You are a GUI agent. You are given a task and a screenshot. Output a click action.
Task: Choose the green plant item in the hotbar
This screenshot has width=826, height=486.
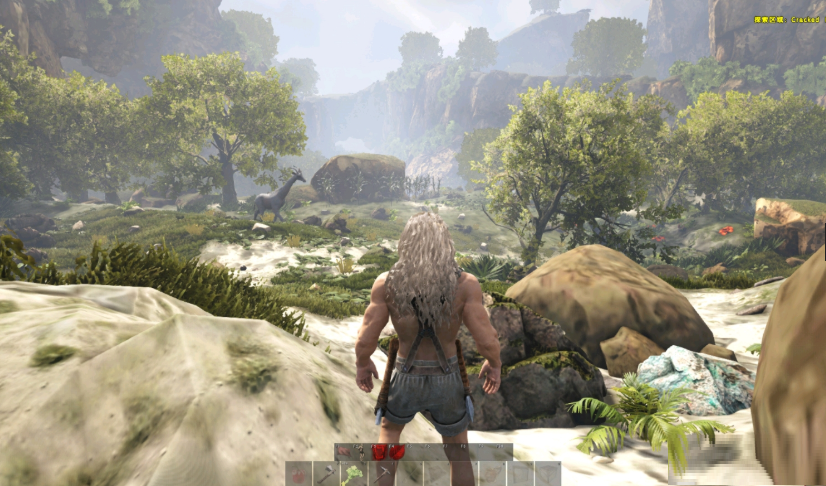353,474
